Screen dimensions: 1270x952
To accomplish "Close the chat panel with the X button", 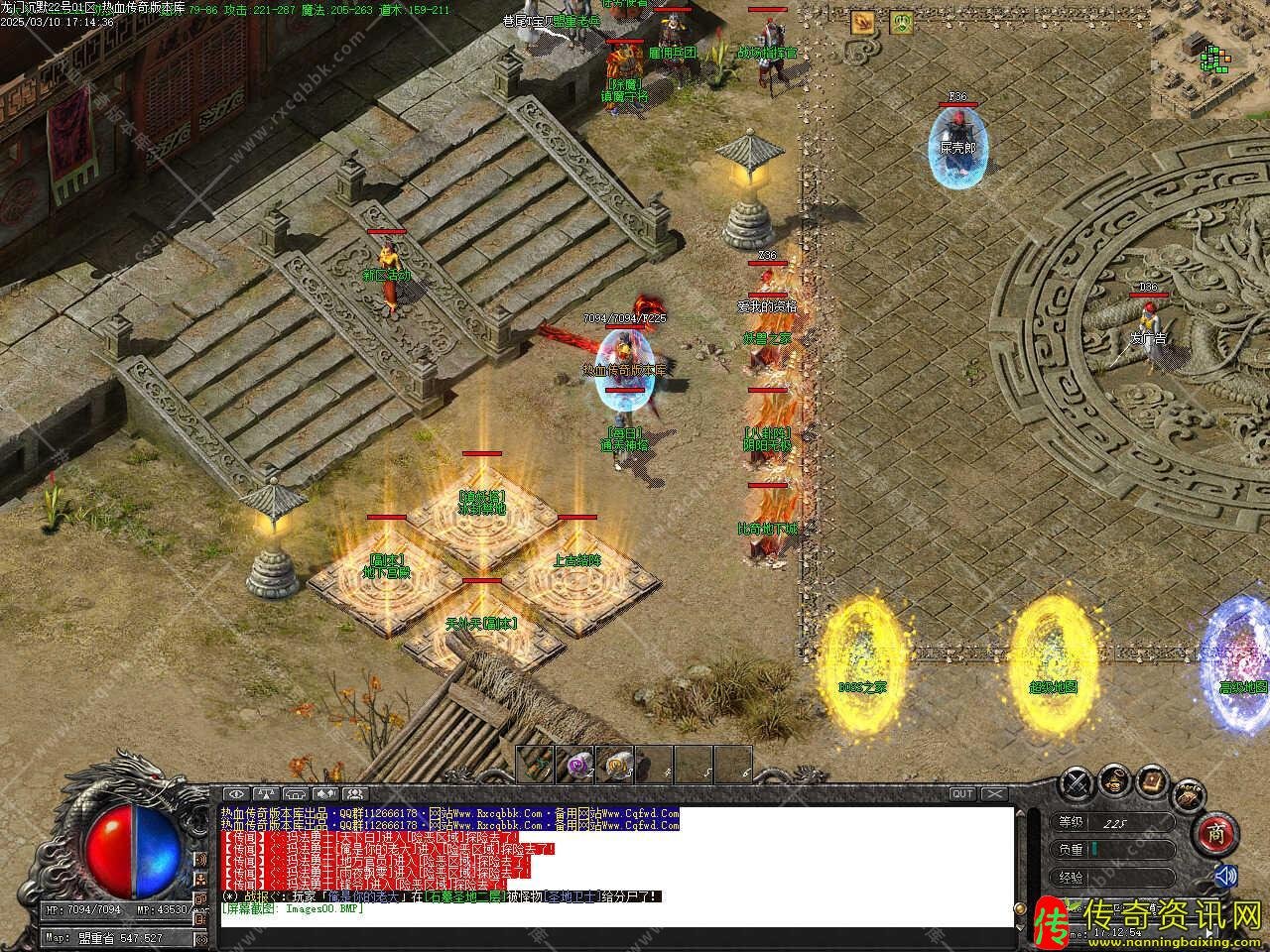I will tap(994, 793).
